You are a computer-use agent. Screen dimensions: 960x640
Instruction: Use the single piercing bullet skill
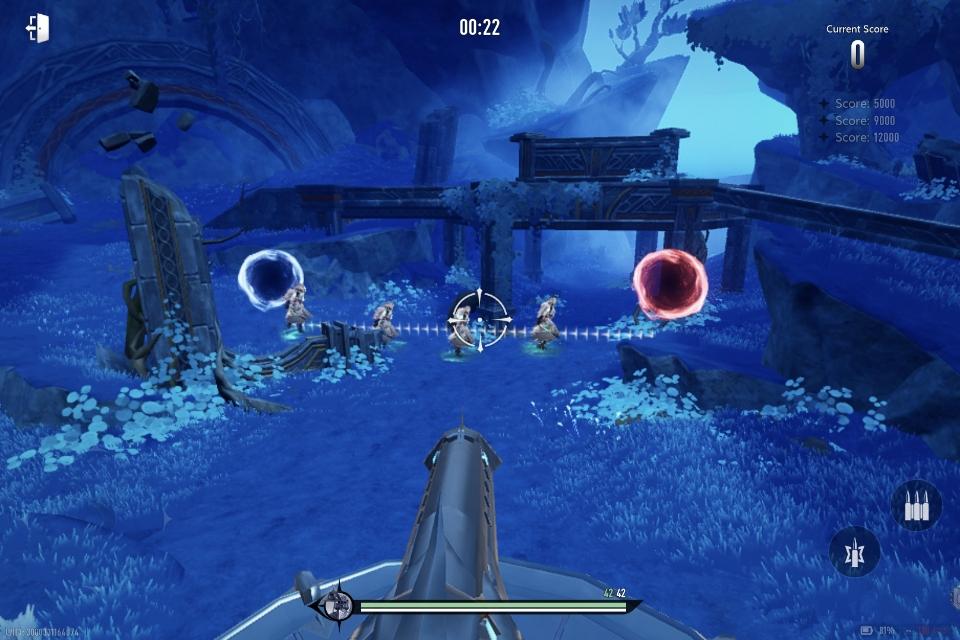pos(855,552)
